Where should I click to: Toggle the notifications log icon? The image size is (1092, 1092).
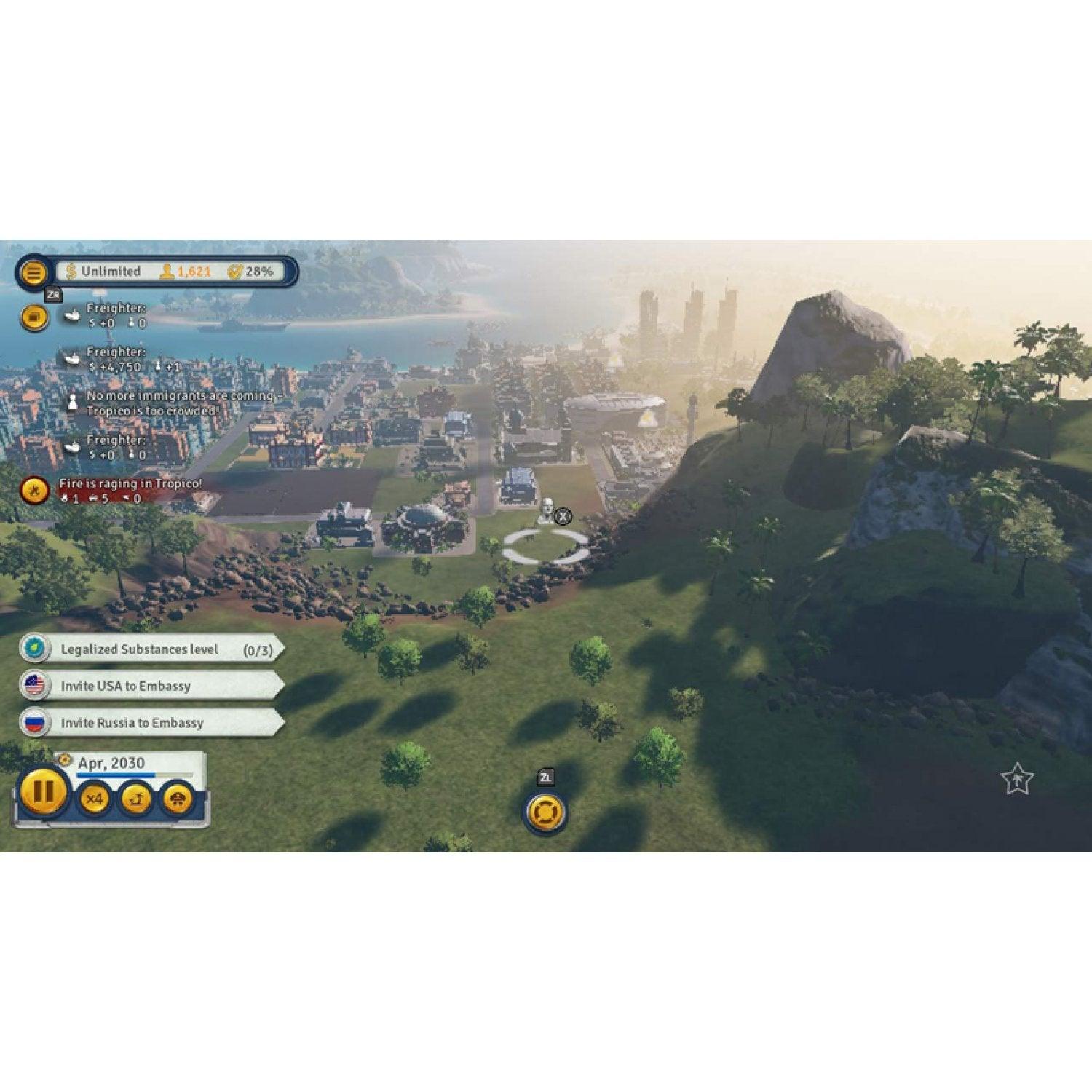tap(34, 317)
